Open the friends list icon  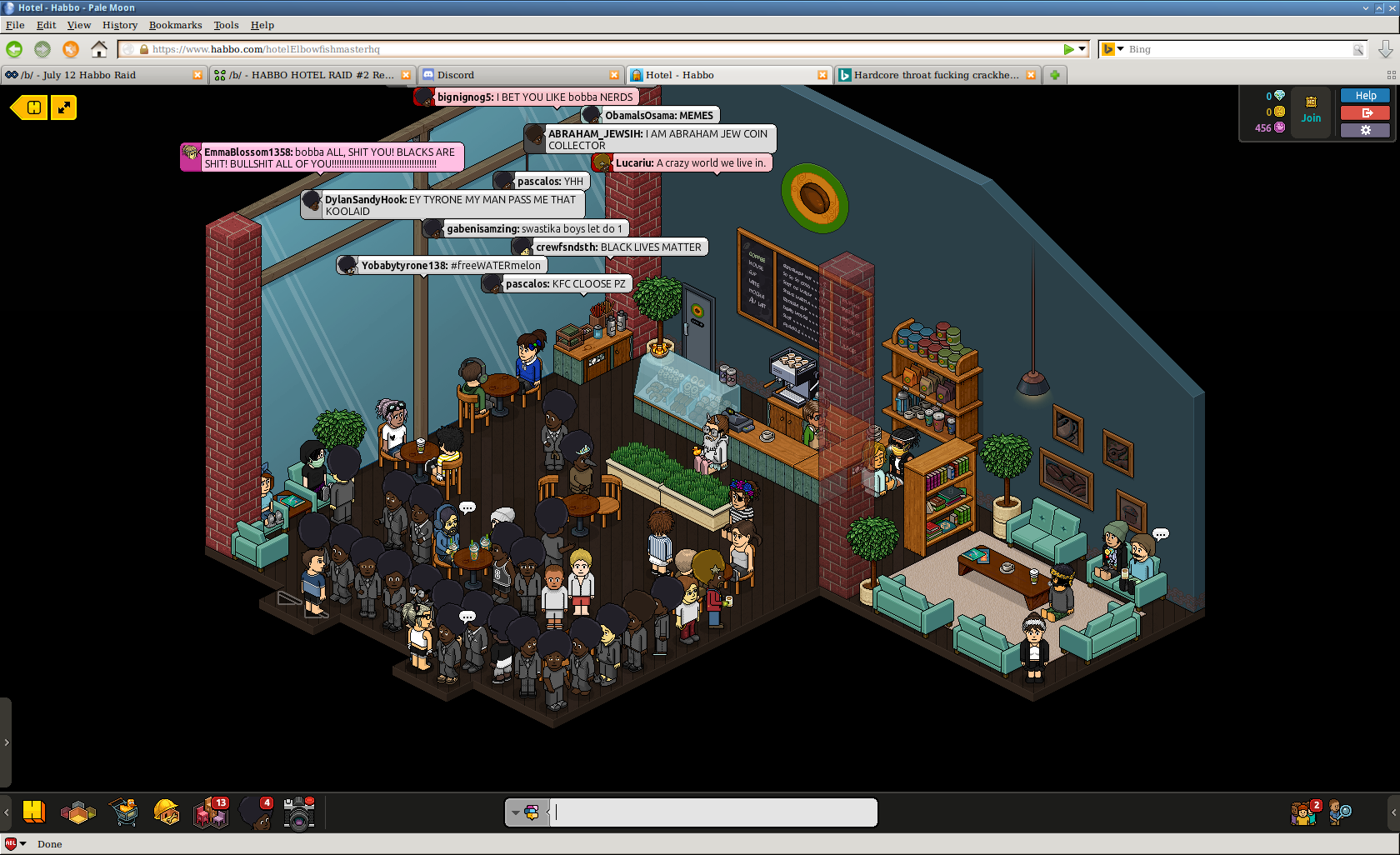pos(1304,812)
